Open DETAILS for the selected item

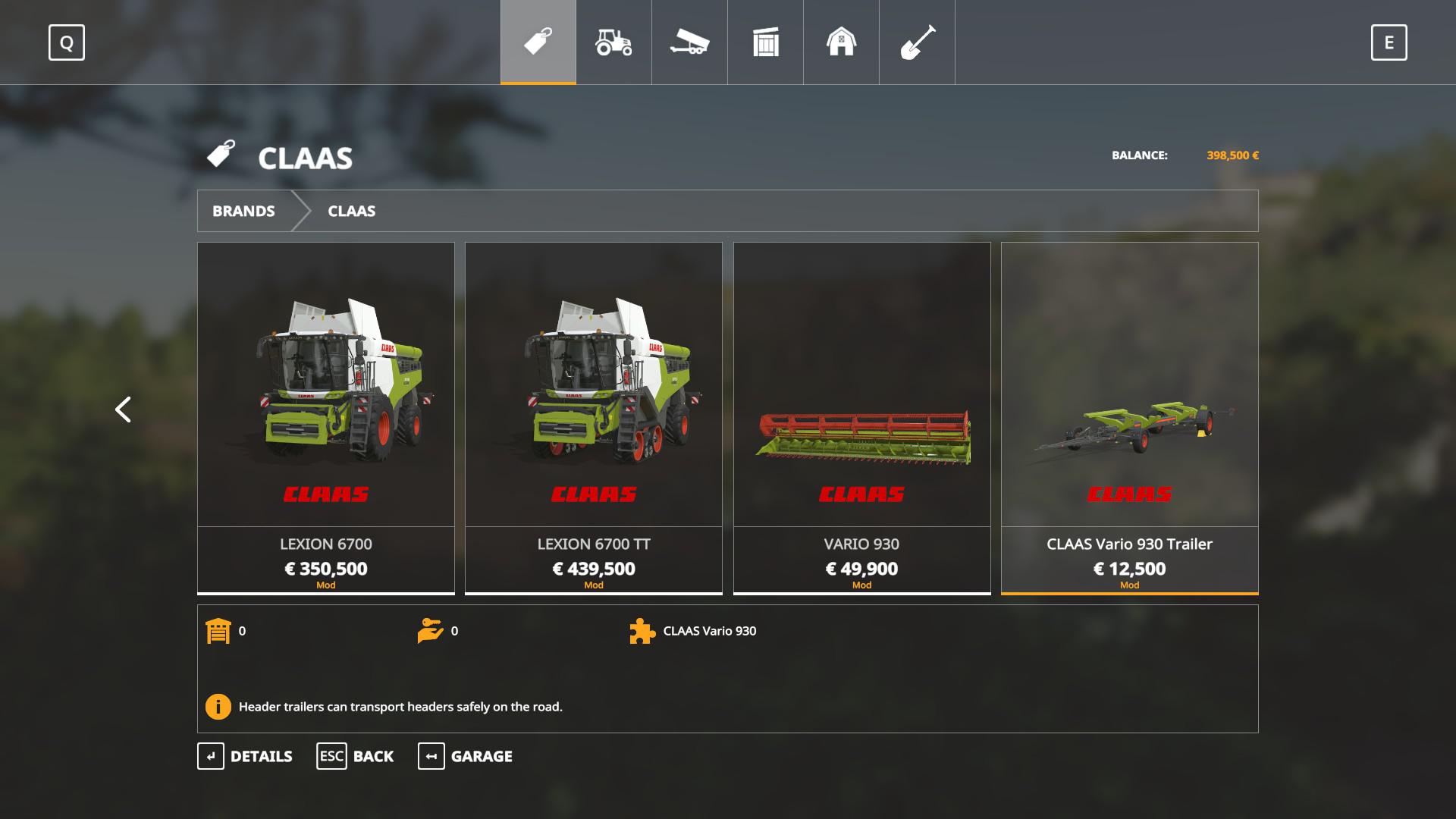[246, 756]
